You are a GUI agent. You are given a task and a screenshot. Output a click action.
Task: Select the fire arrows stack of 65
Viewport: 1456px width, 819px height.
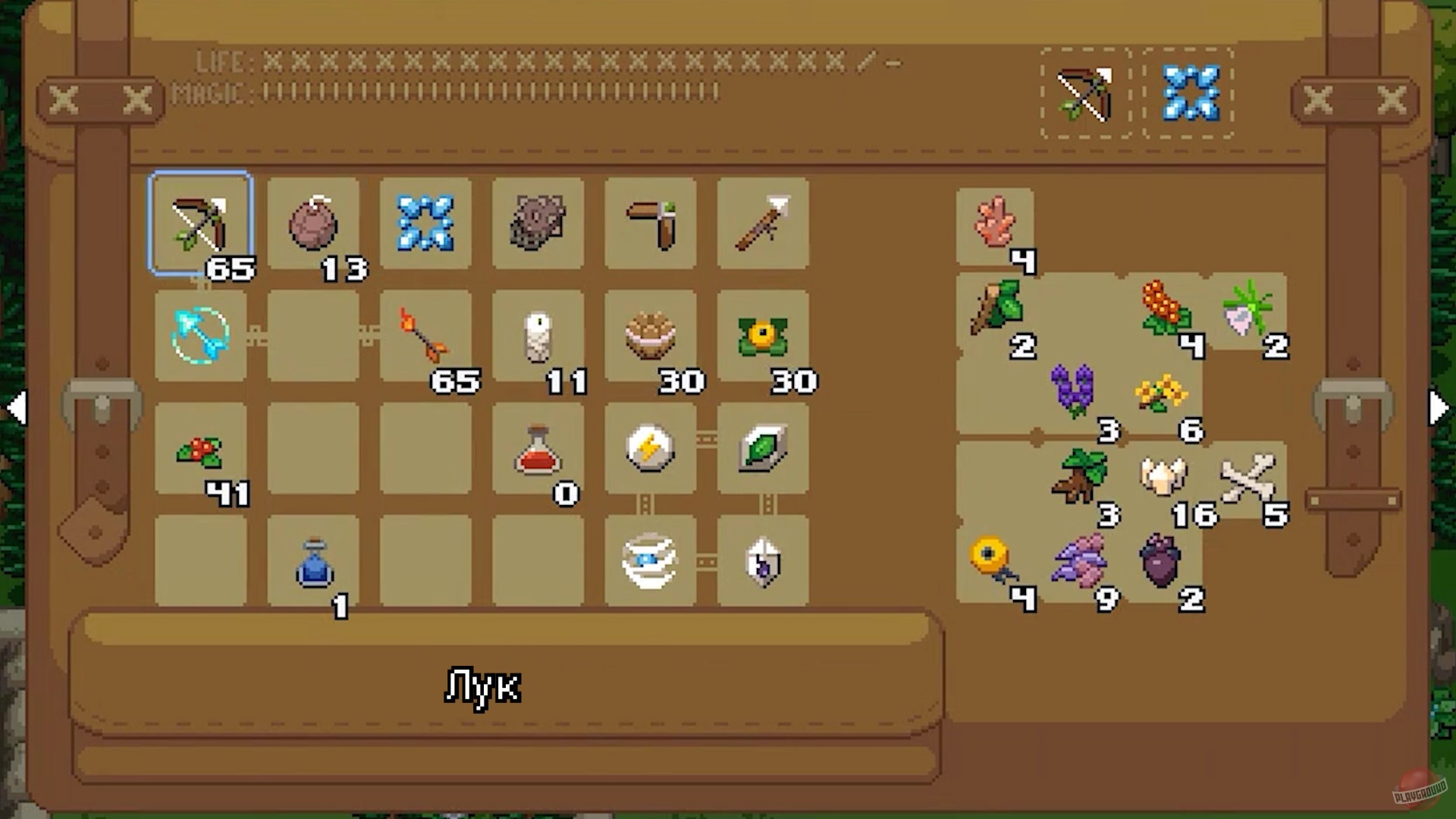(x=425, y=337)
